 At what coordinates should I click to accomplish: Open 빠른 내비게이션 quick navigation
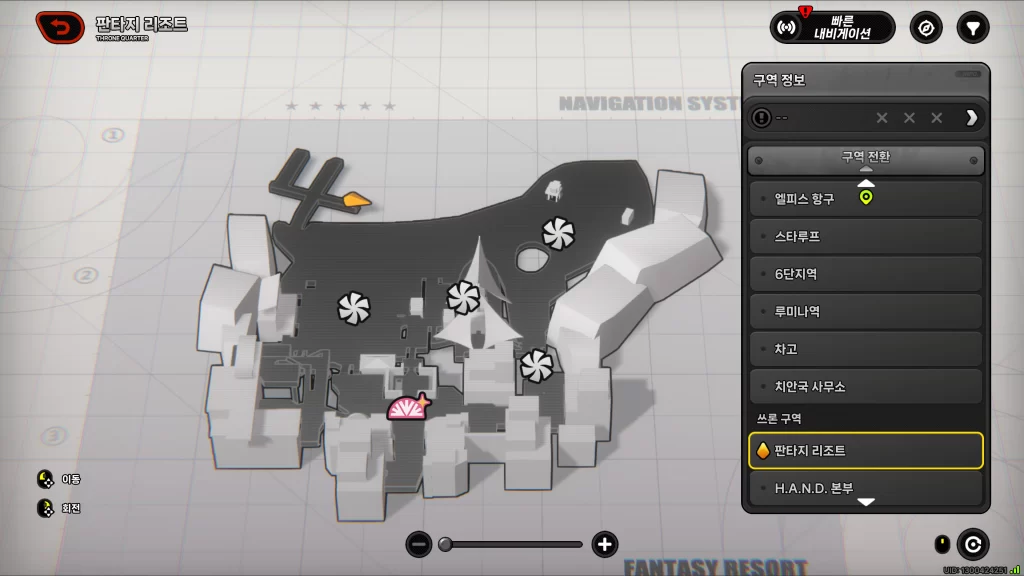tap(832, 27)
